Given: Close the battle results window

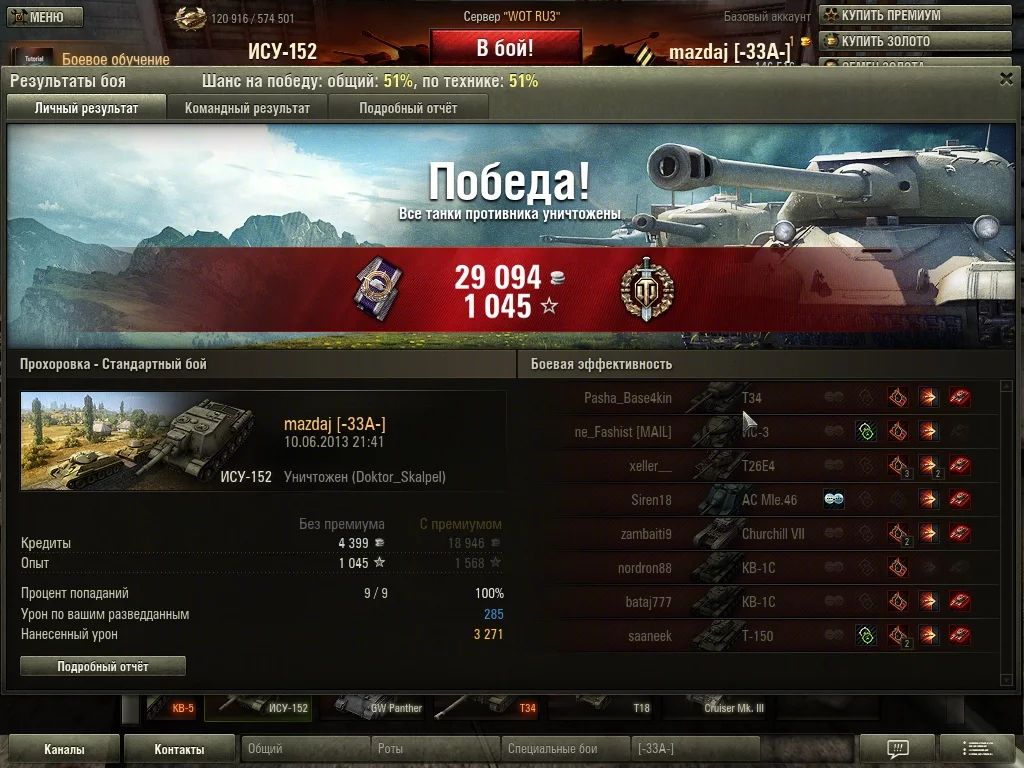Looking at the screenshot, I should 1006,79.
